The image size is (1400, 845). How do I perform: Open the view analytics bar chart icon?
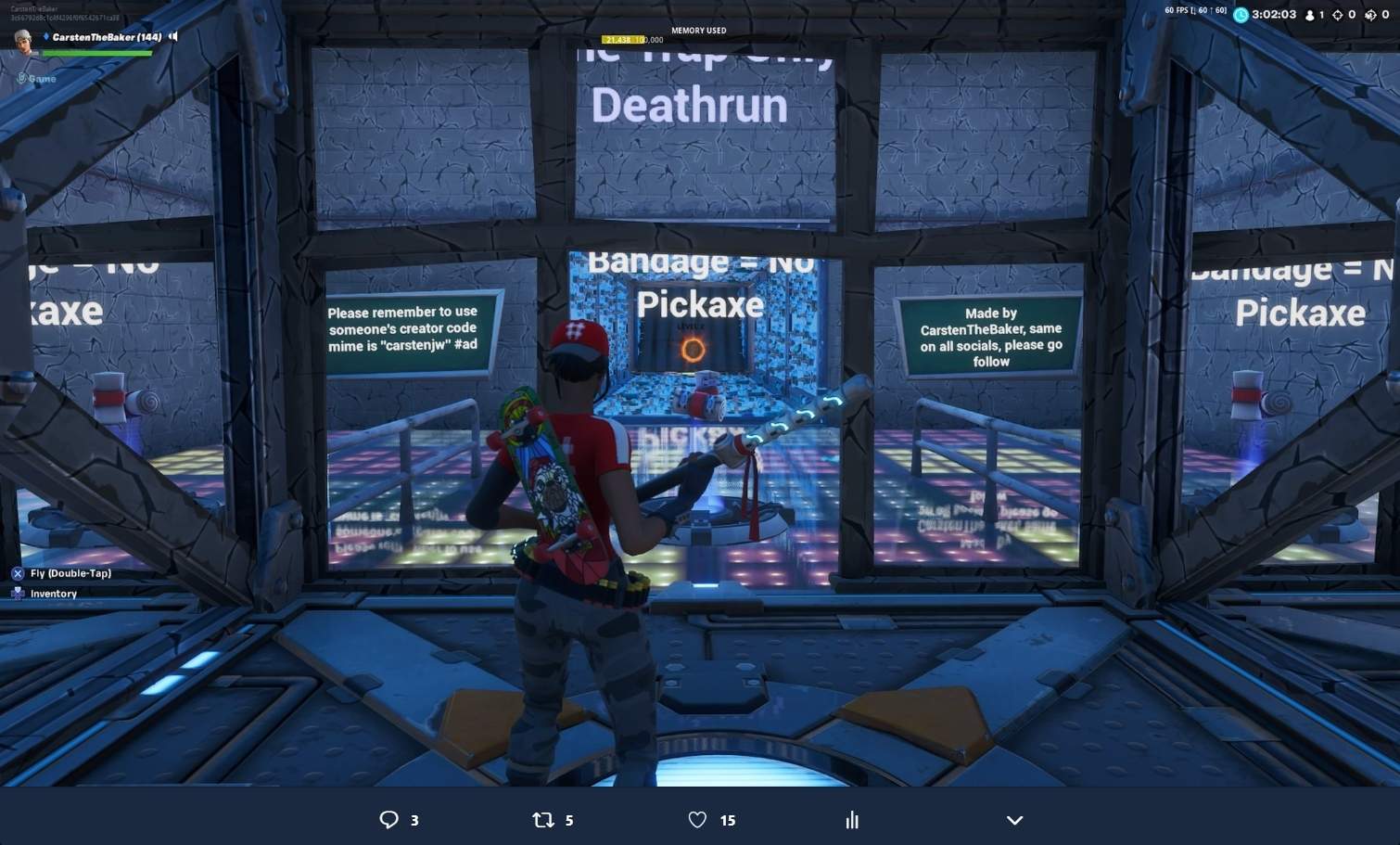pos(851,820)
